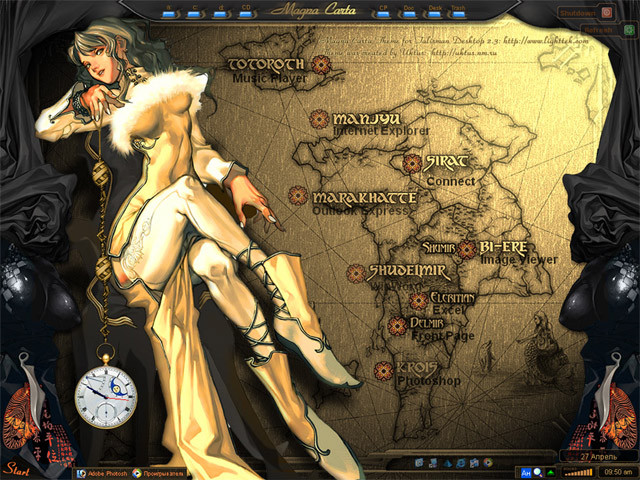640x480 pixels.
Task: Open Excel at the Clerian marker
Action: click(x=418, y=300)
